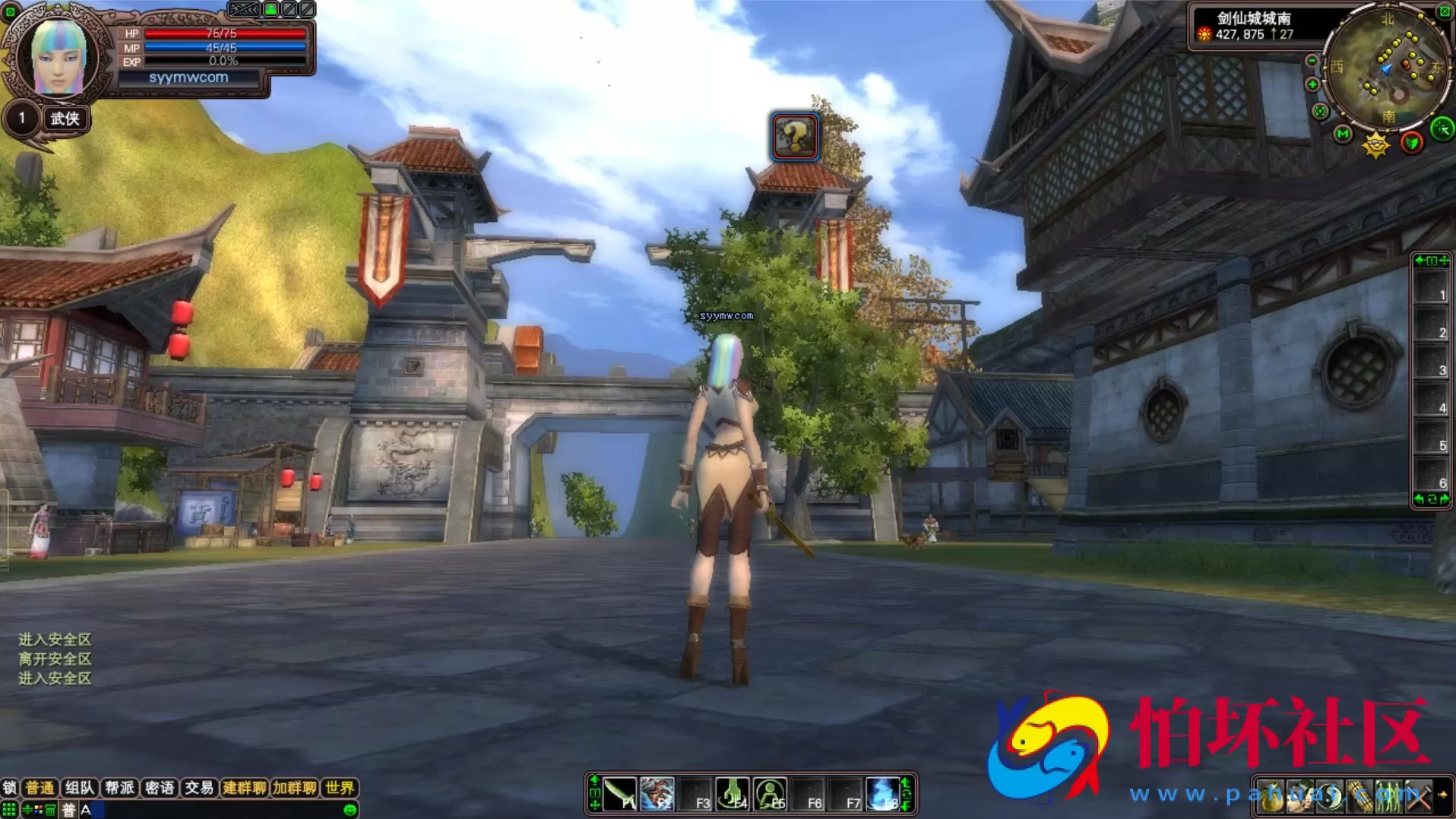
Task: Open the green smiley emoji picker
Action: (350, 810)
